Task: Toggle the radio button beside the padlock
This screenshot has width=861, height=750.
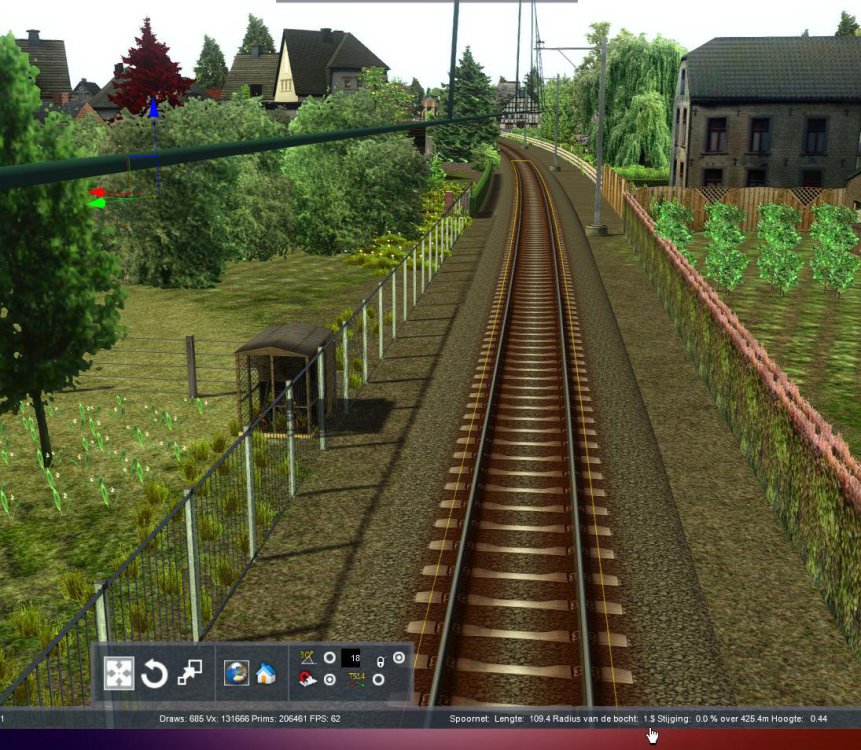Action: pos(398,657)
